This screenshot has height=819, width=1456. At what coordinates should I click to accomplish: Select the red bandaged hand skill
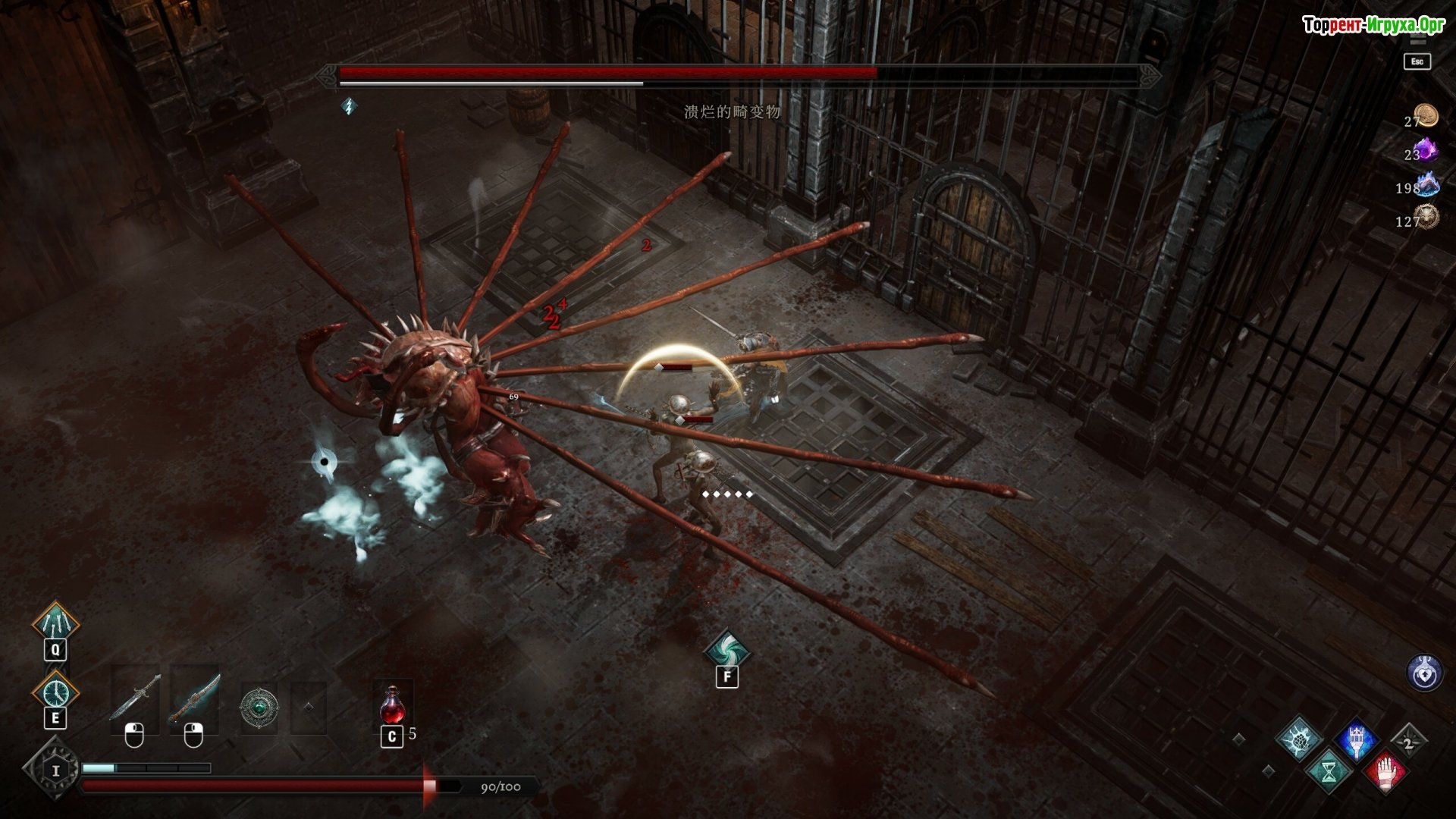pos(1385,773)
